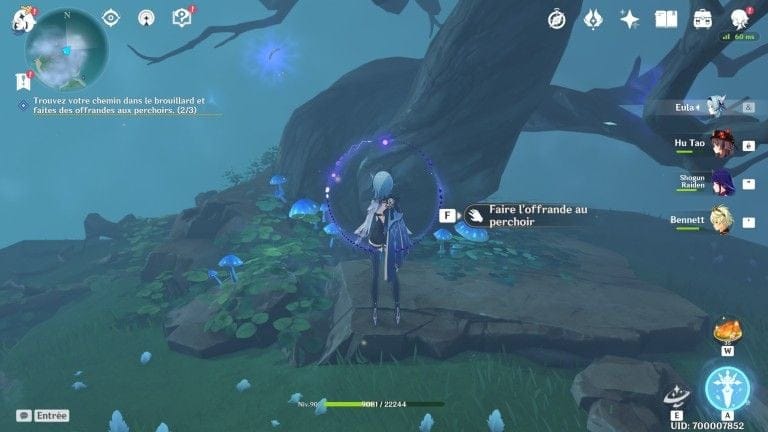Switch to Hu Tao in party
Image resolution: width=768 pixels, height=432 pixels.
[x=721, y=144]
